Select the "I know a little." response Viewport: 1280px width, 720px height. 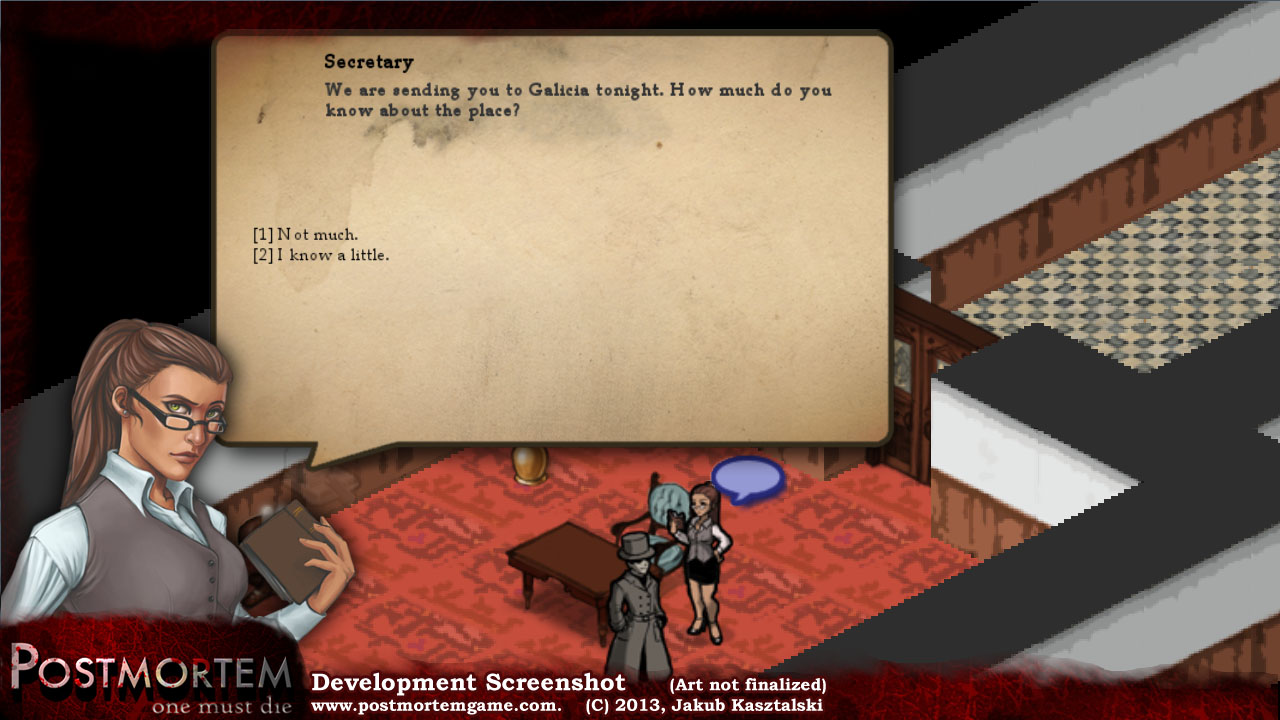click(321, 256)
